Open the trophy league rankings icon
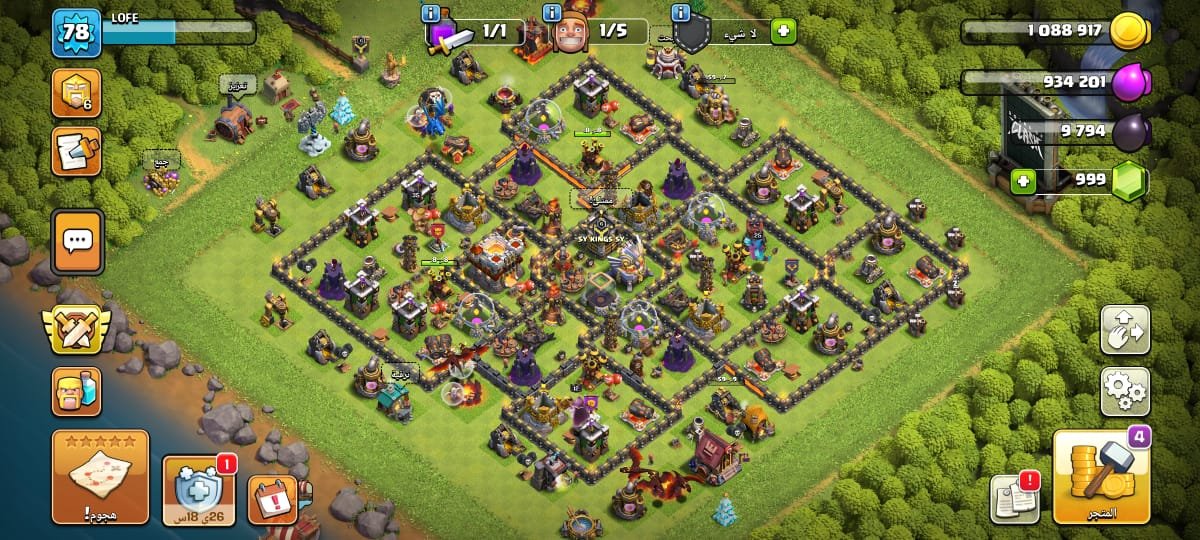 76,93
